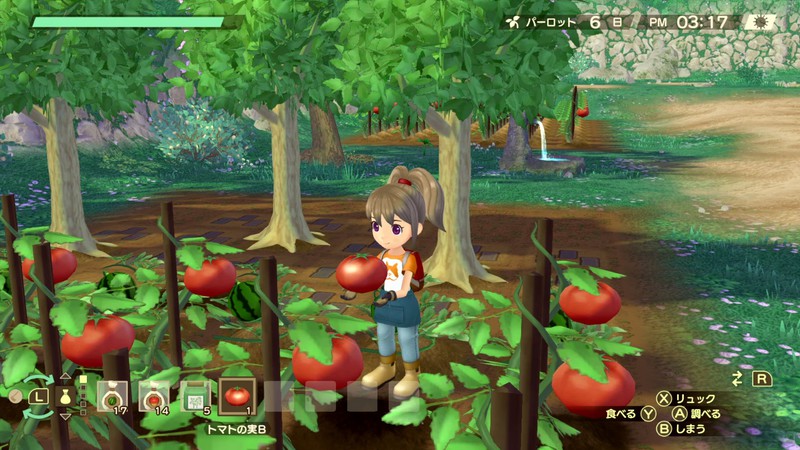Choose the green fertilizer bag slot
The width and height of the screenshot is (800, 450).
(196, 396)
